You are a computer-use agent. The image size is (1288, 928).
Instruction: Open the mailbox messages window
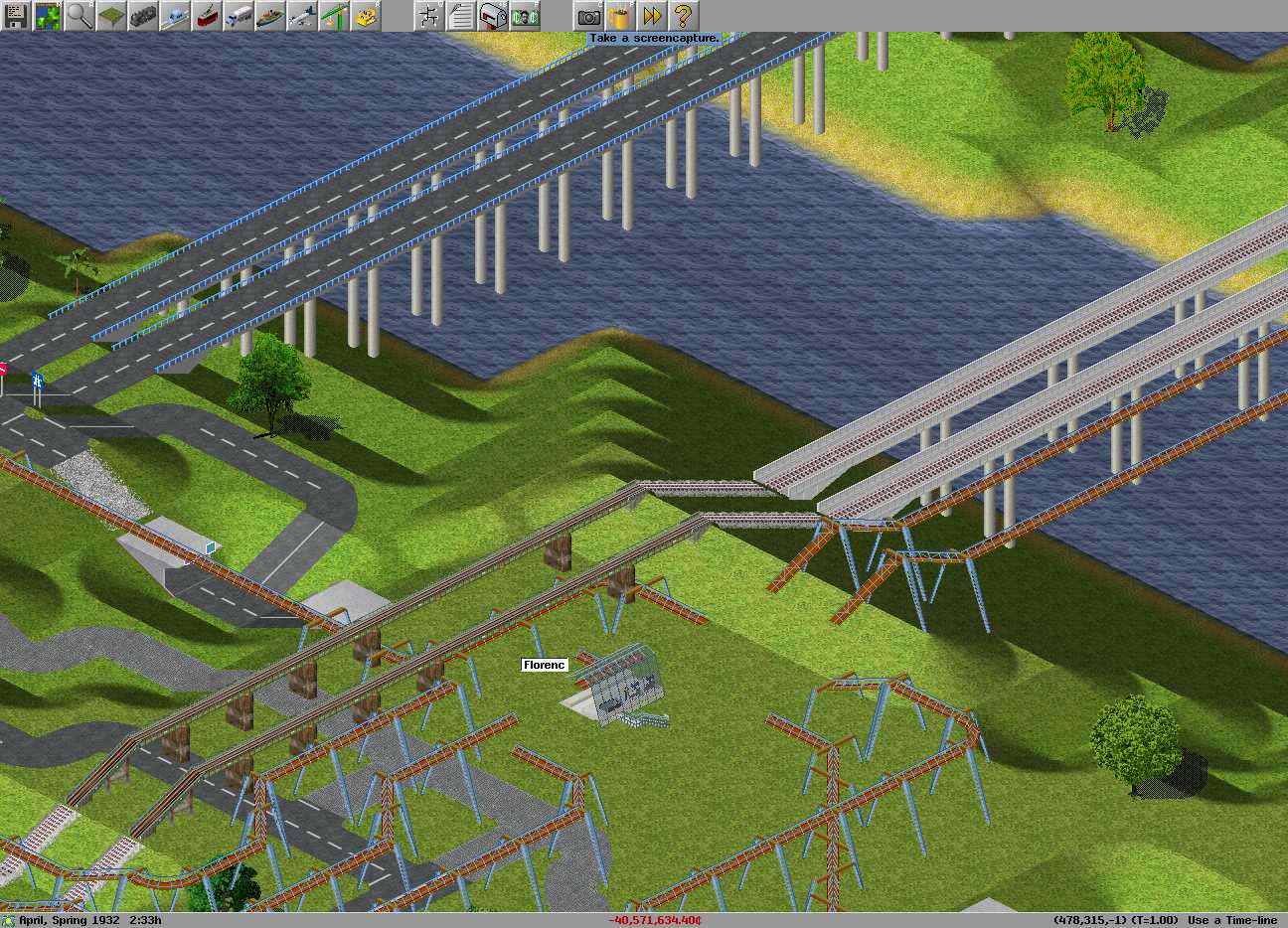coord(493,16)
